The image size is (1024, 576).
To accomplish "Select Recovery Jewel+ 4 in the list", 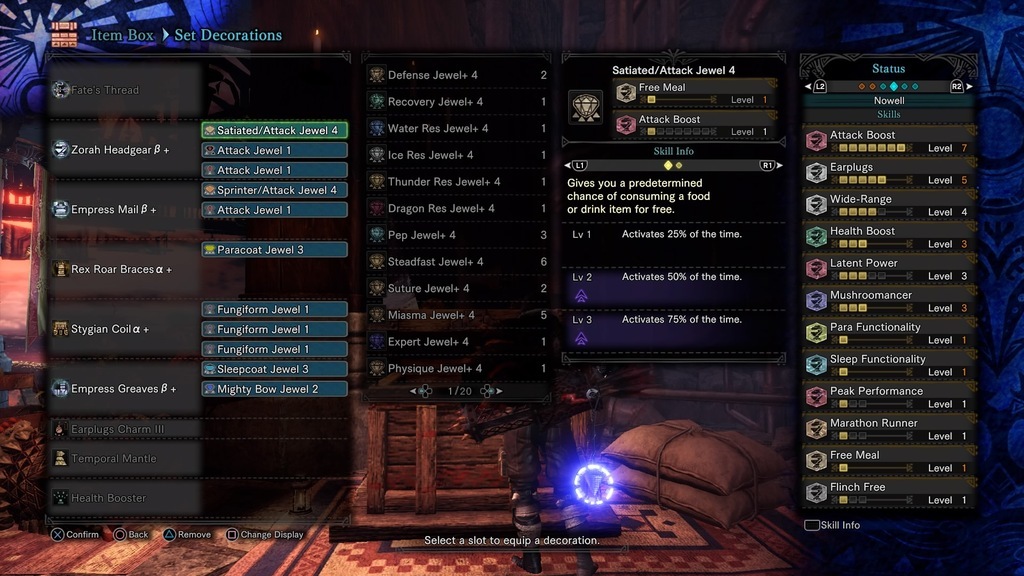I will point(457,102).
